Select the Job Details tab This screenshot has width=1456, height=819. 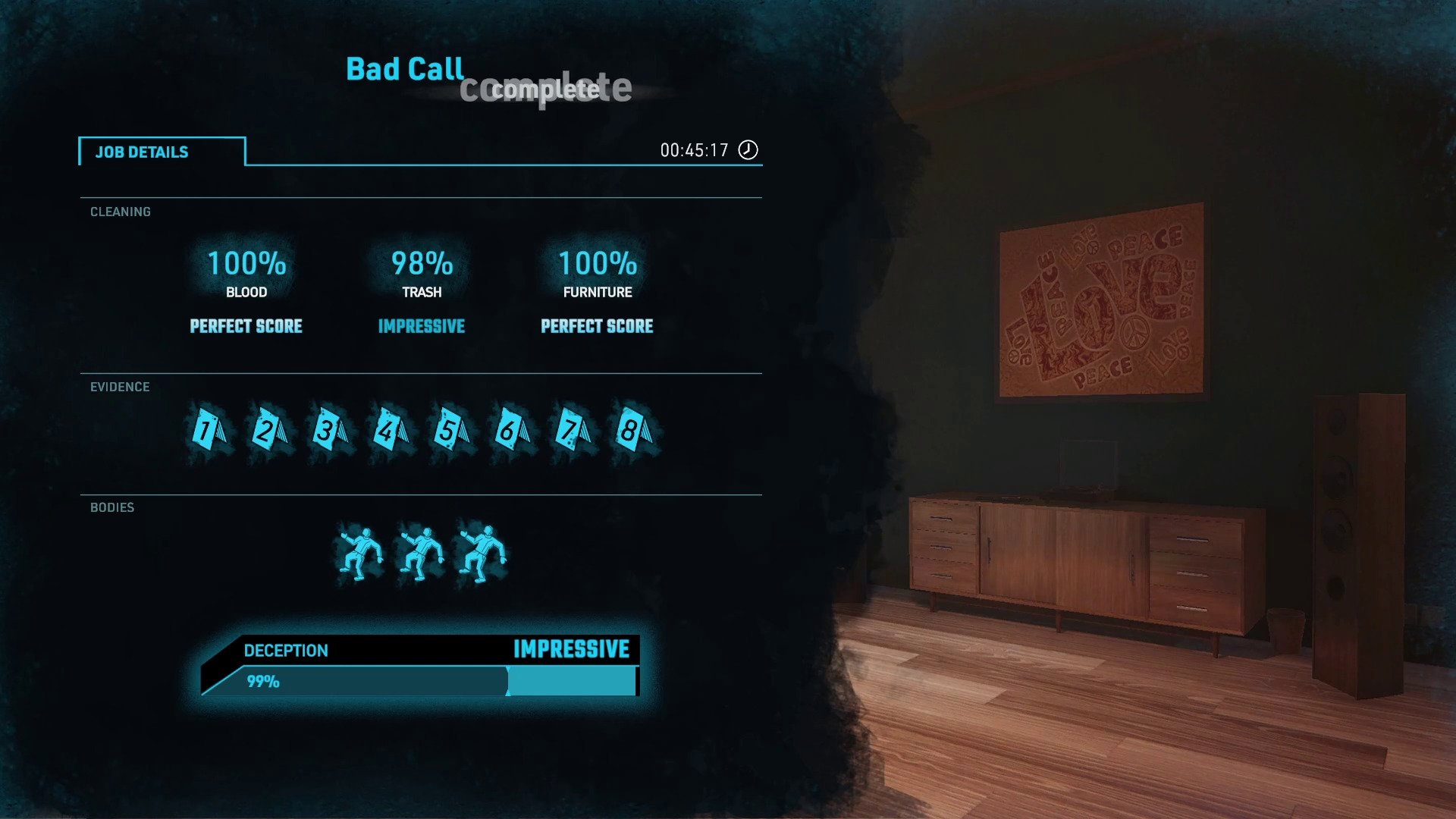pyautogui.click(x=162, y=152)
